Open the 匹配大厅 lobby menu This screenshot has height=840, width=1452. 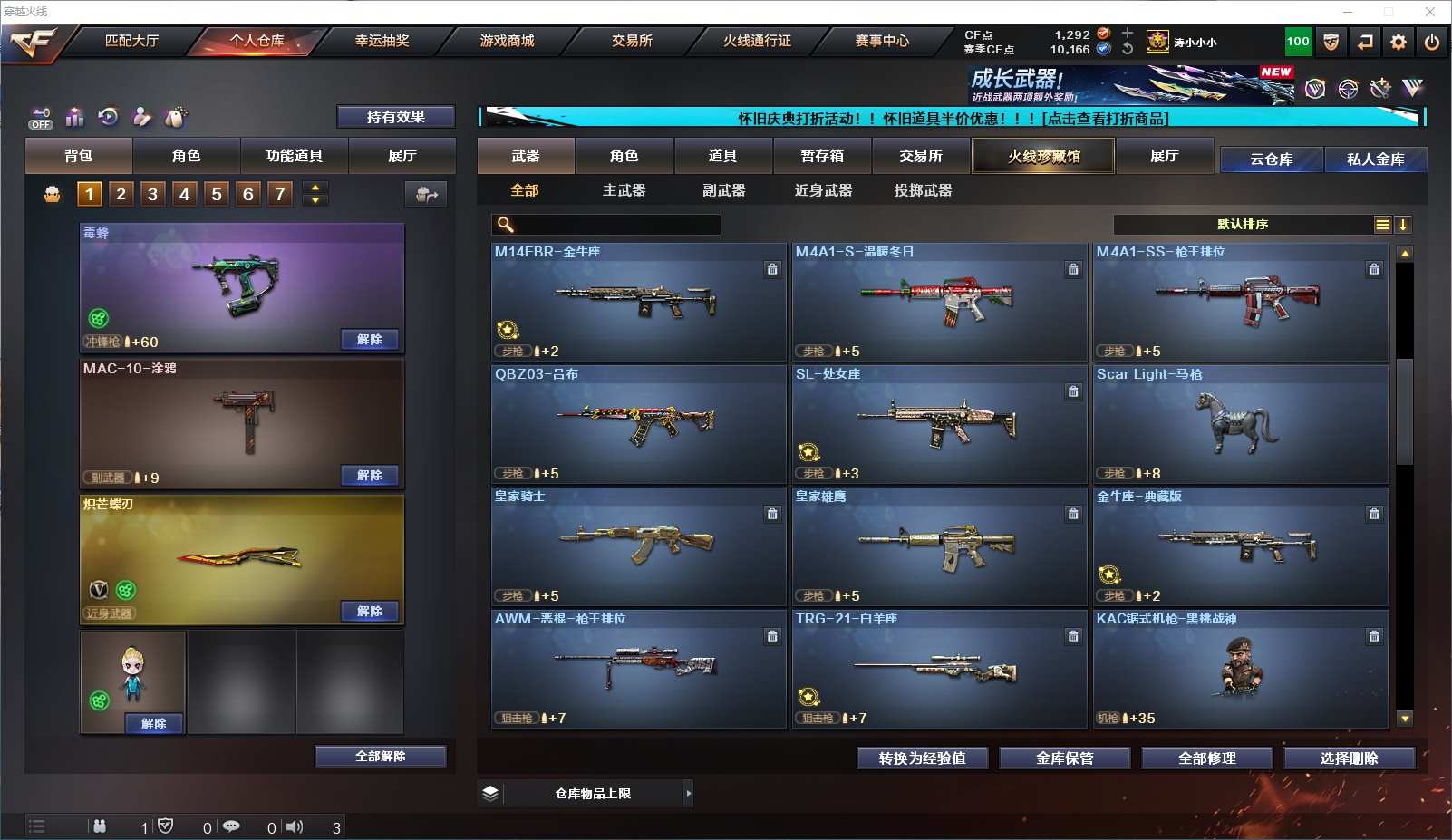tap(131, 41)
